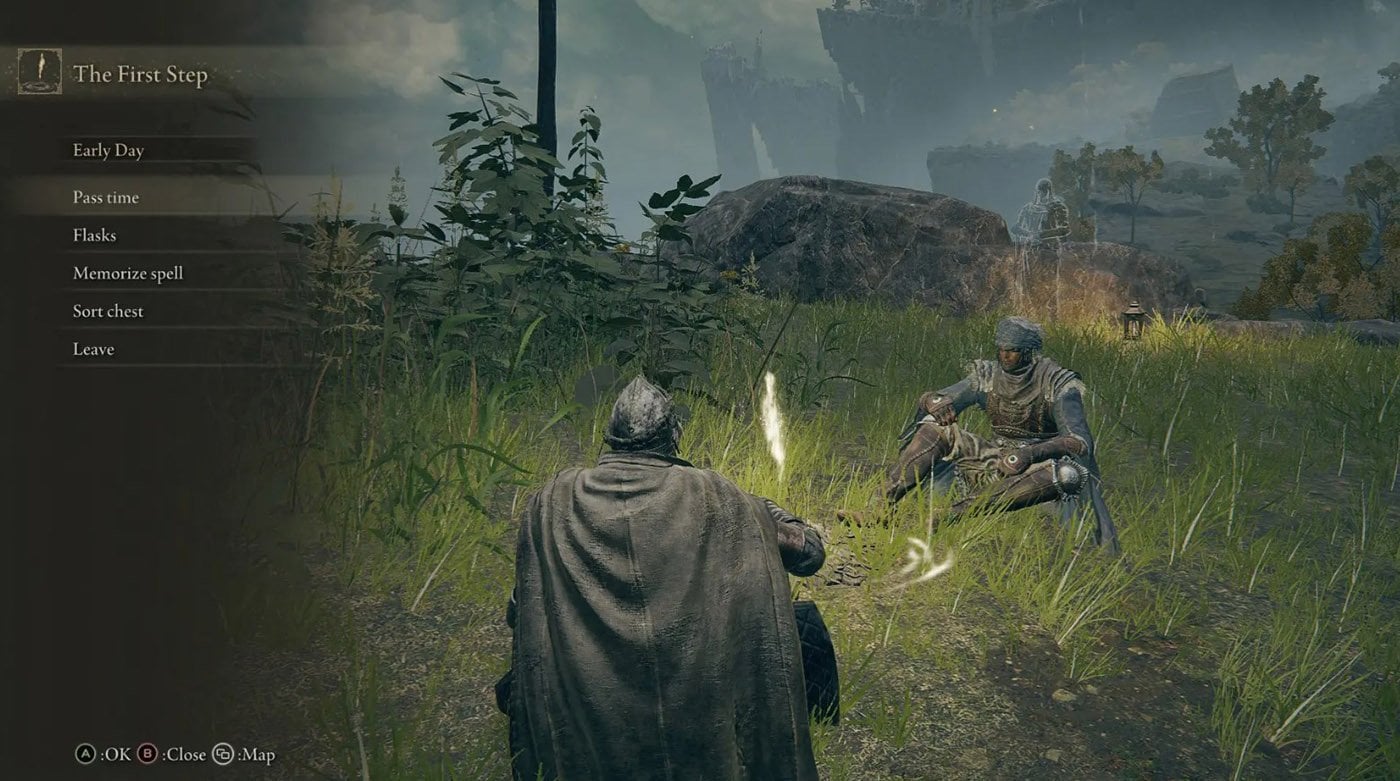
Task: Leave the site of grace
Action: 94,349
